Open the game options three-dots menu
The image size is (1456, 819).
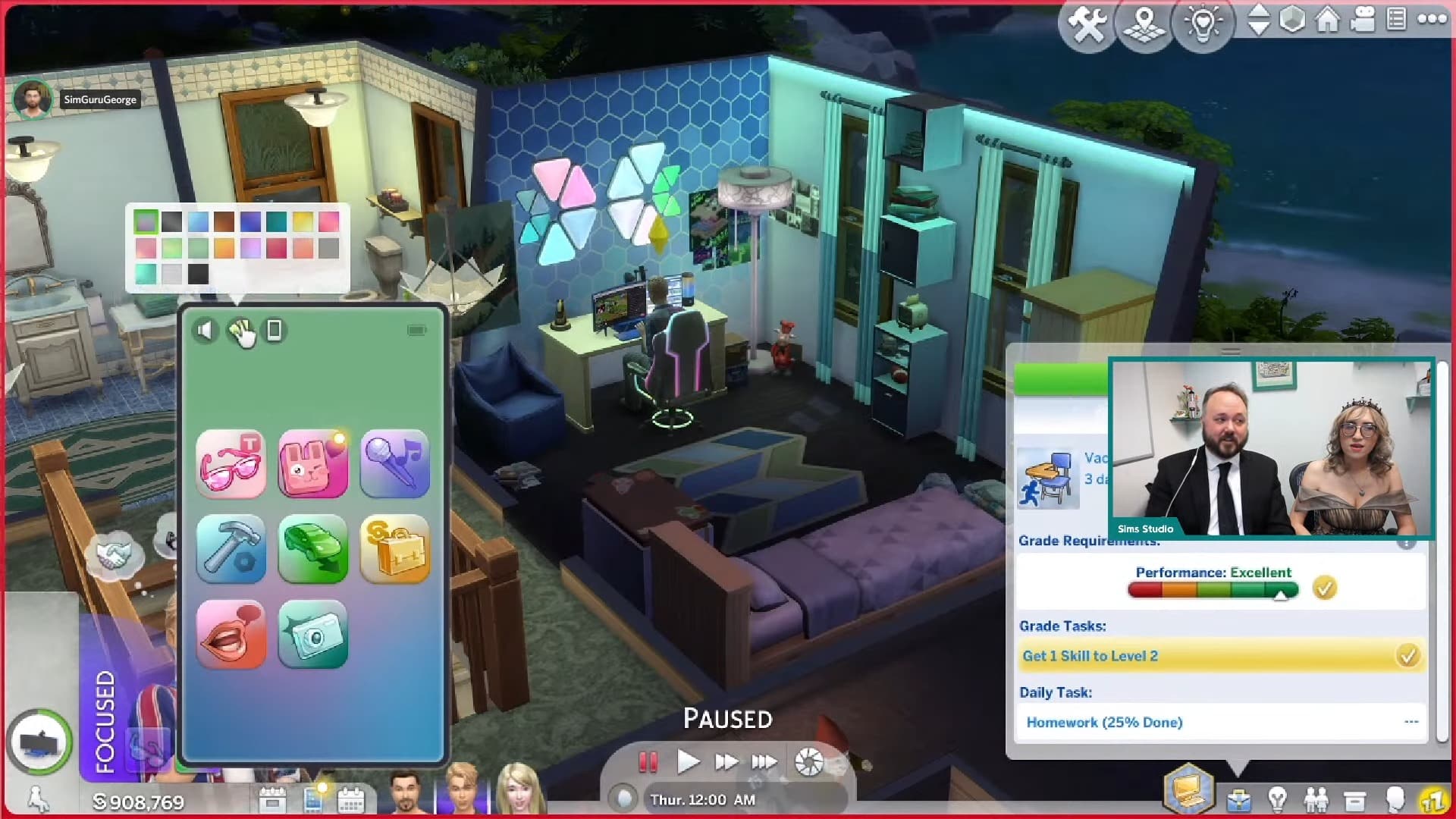click(x=1432, y=20)
